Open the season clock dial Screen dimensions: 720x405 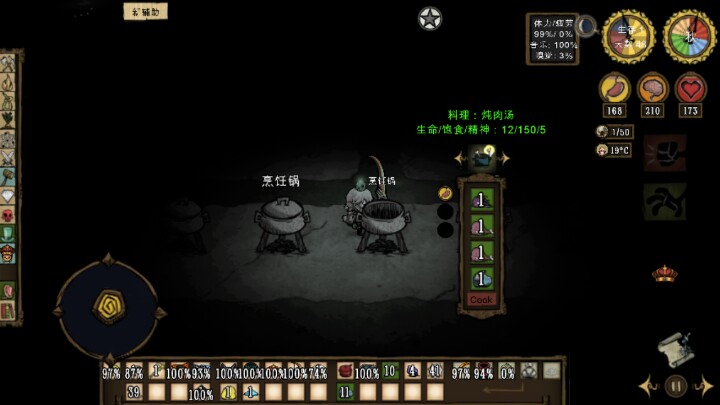click(687, 37)
